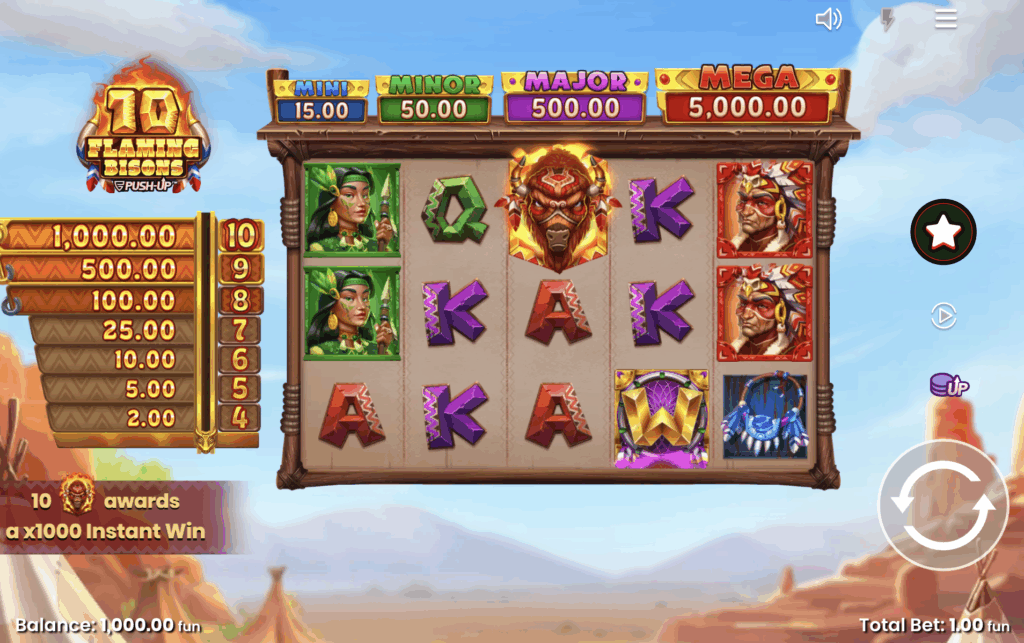The height and width of the screenshot is (643, 1024).
Task: Open the hamburger menu
Action: tap(945, 19)
